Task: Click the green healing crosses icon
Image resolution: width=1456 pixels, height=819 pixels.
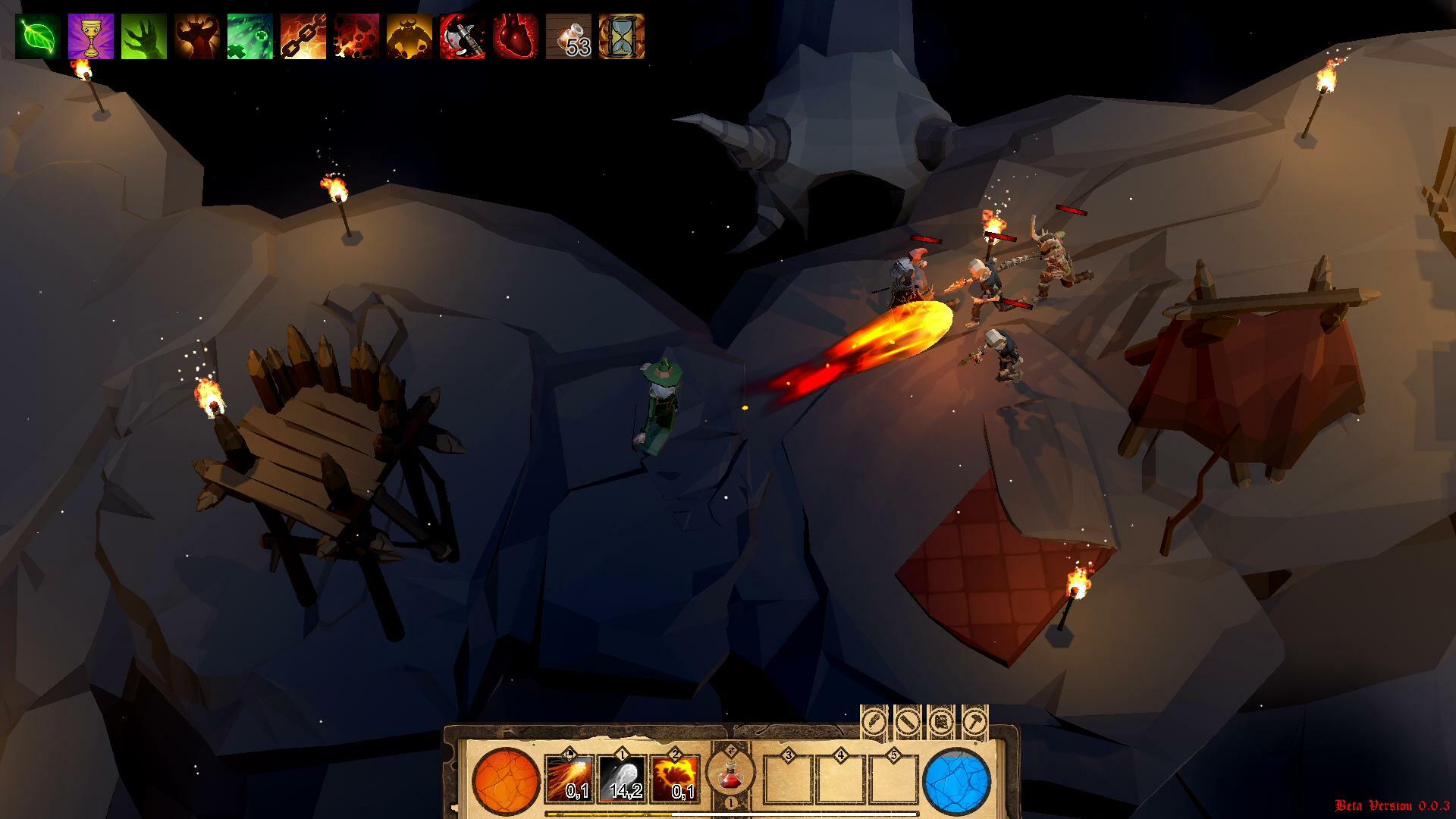Action: click(250, 36)
